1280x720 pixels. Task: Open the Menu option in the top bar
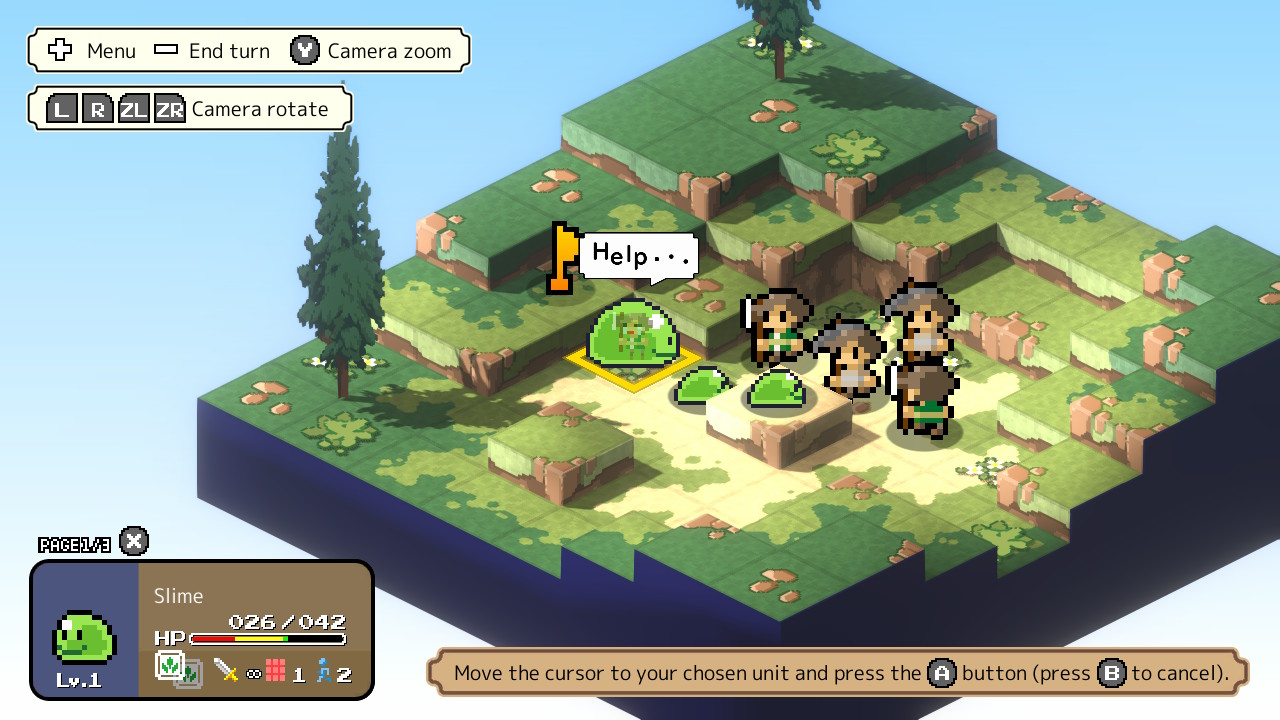111,50
